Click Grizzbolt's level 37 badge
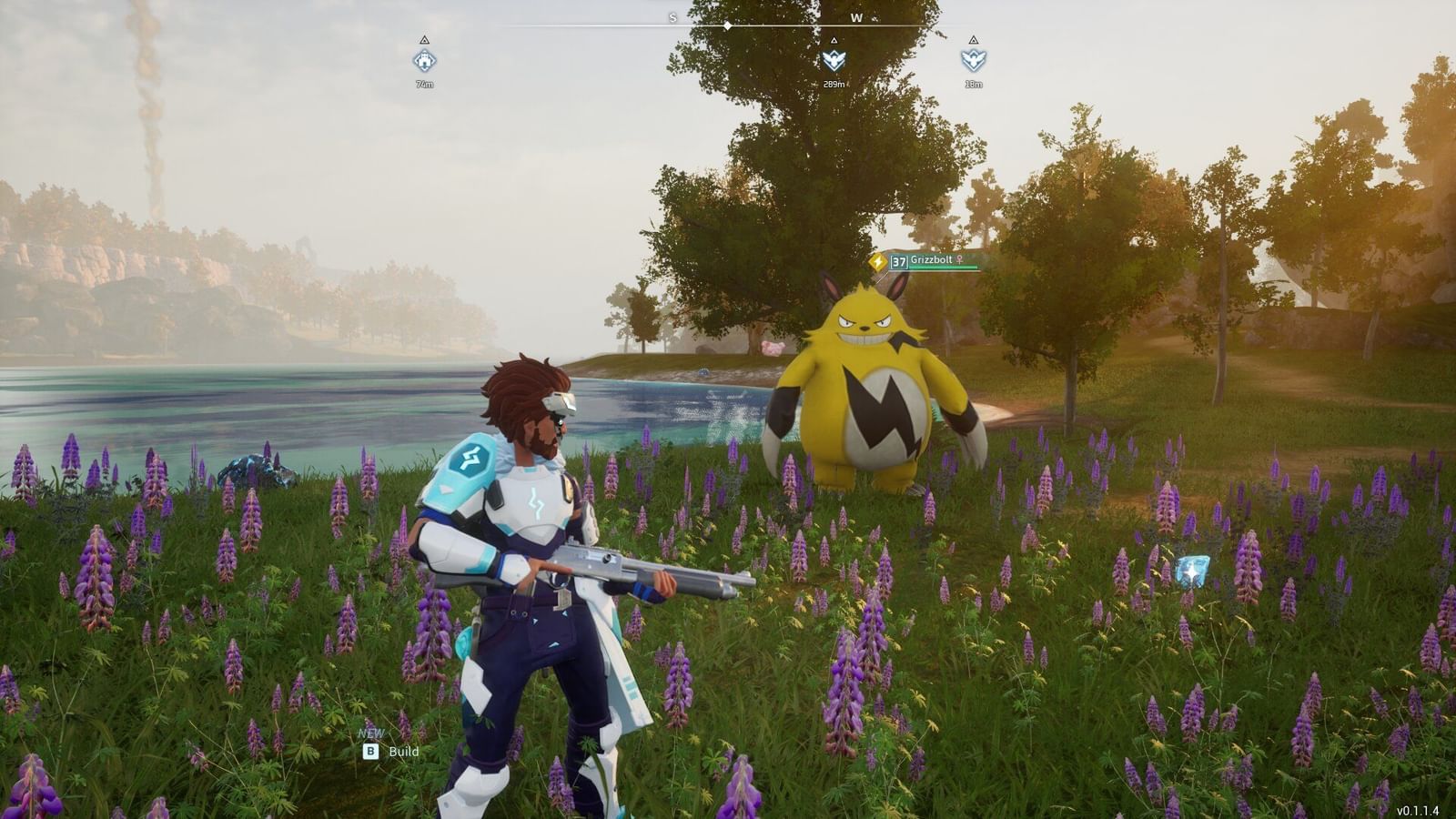The image size is (1456, 819). click(898, 260)
